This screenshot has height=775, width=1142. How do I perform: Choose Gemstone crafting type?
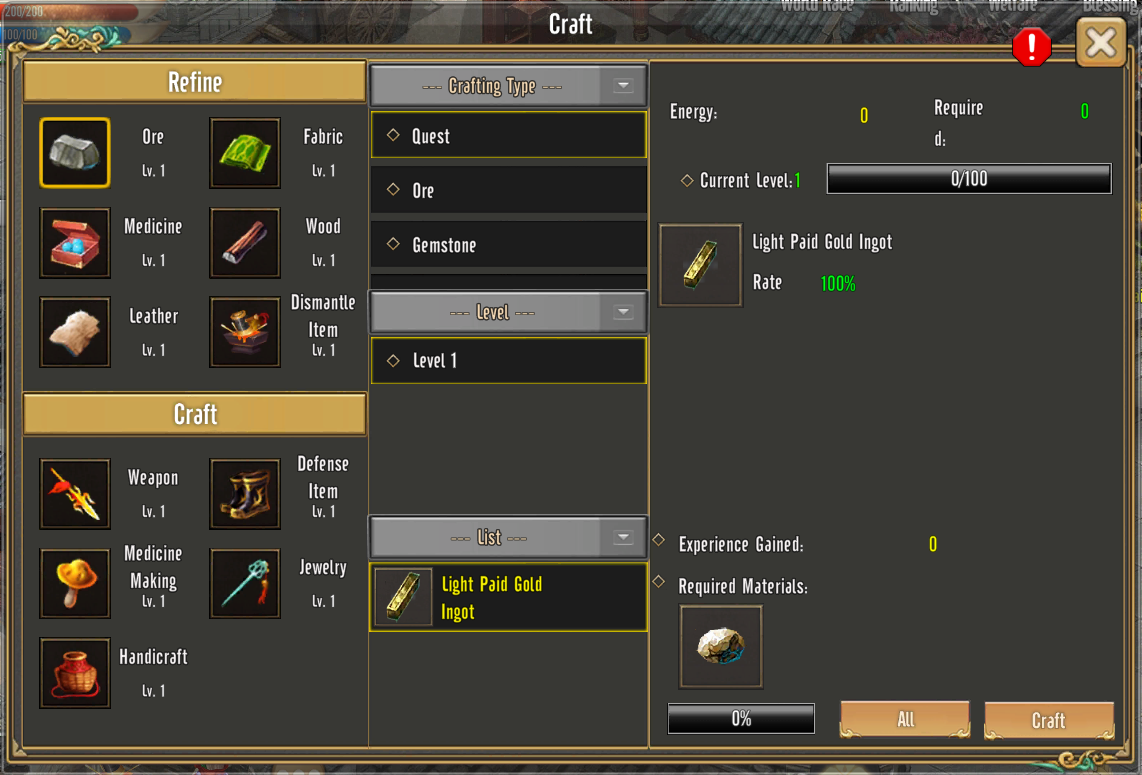(x=508, y=245)
